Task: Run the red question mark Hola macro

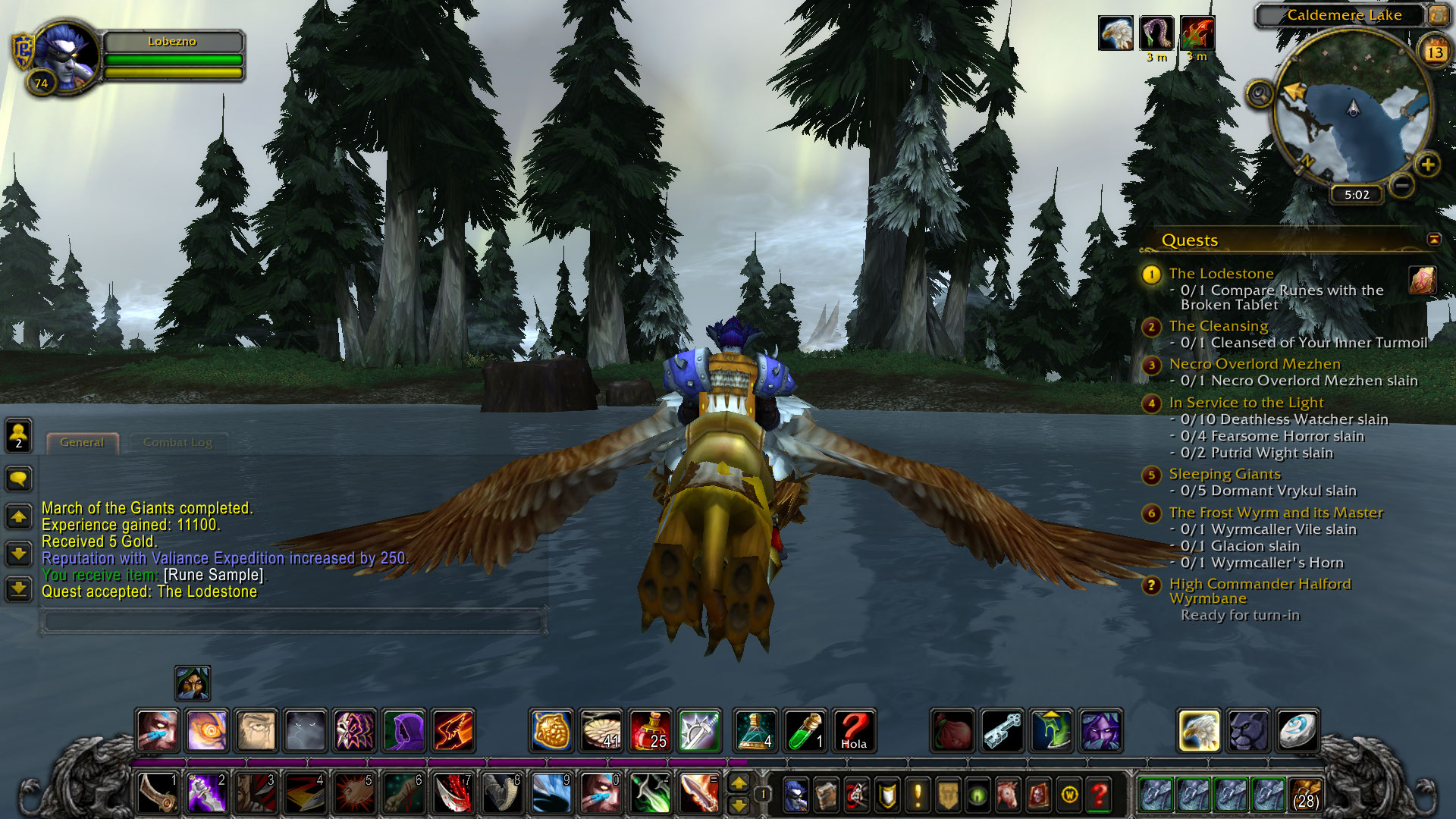Action: [x=853, y=730]
